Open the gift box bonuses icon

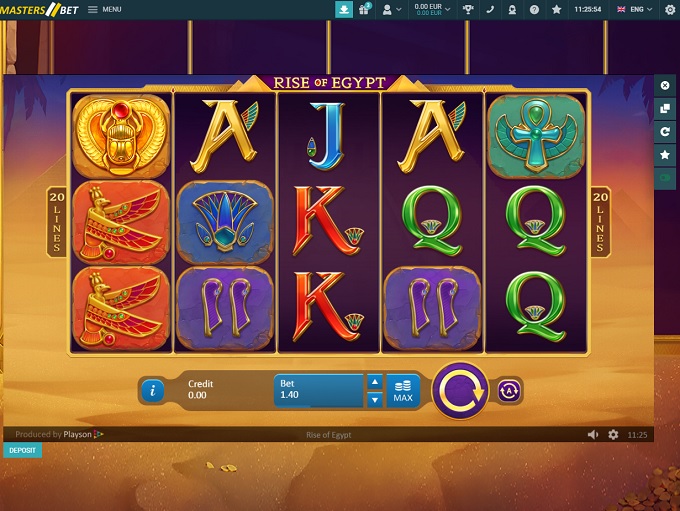[365, 9]
